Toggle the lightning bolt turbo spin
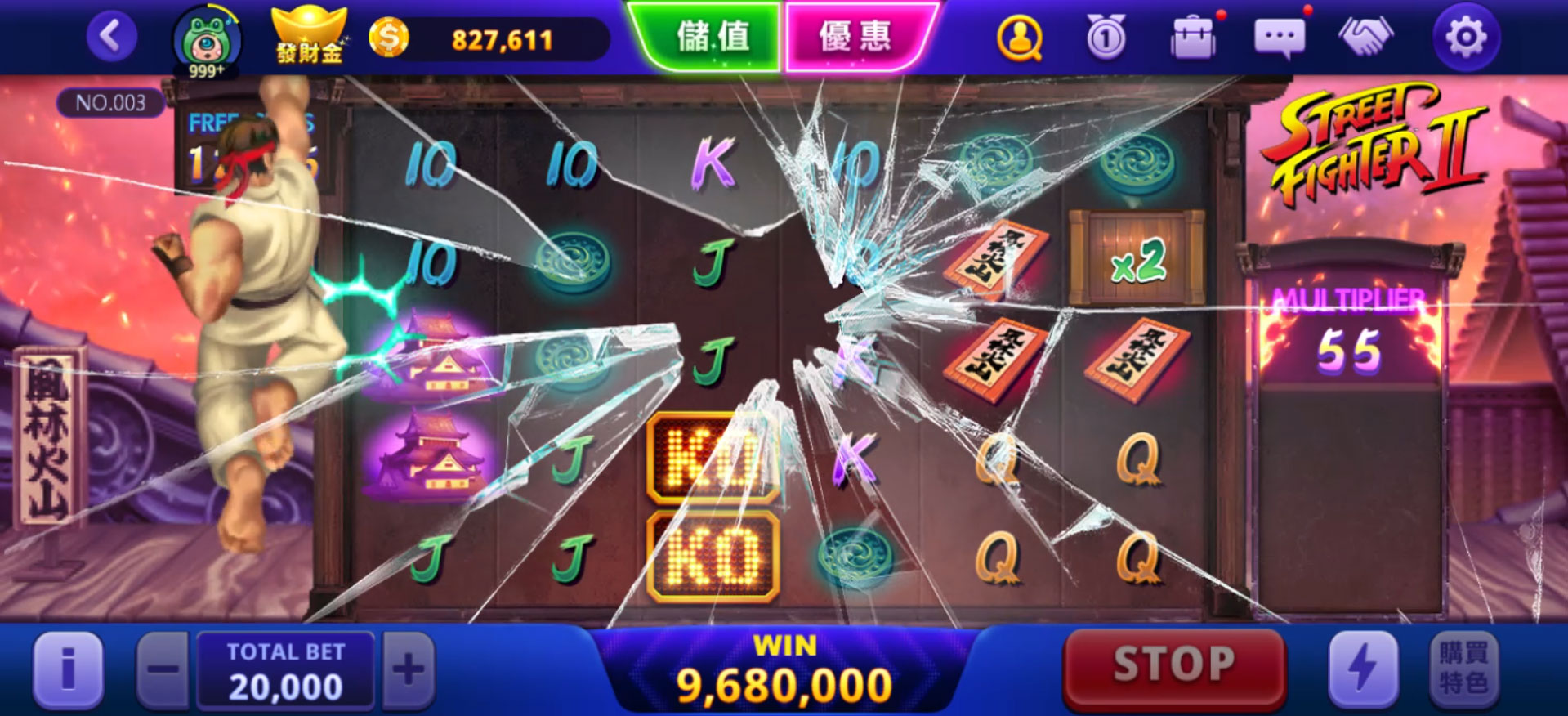The width and height of the screenshot is (1568, 716). [1362, 669]
